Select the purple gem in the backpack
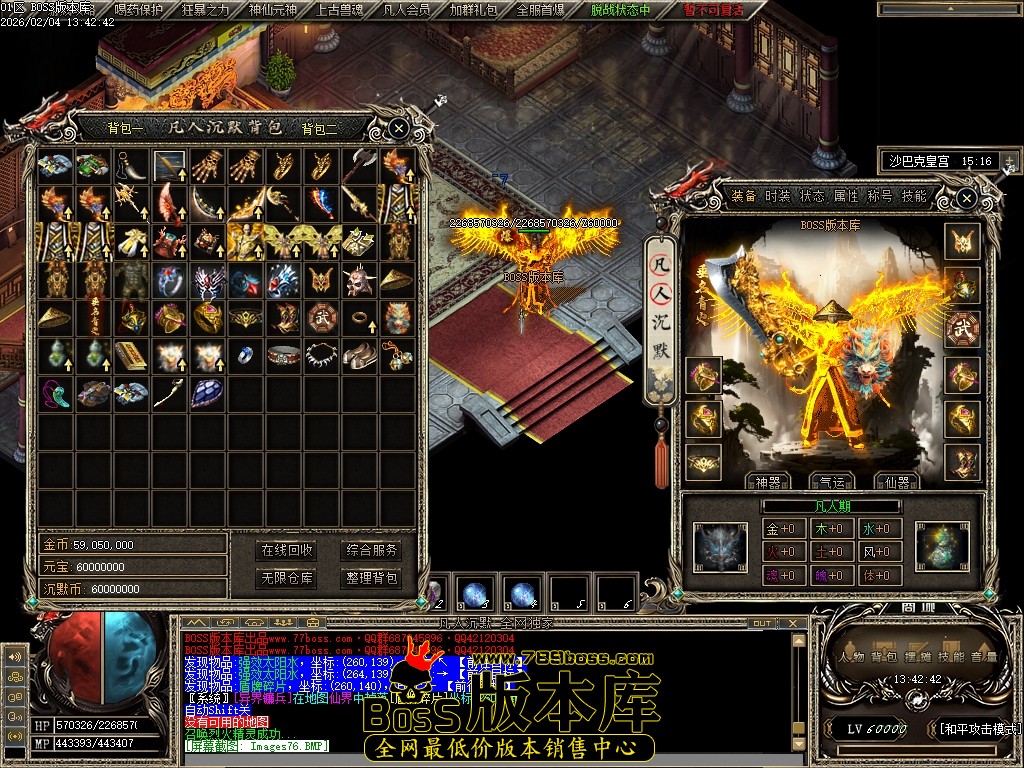 pos(207,393)
